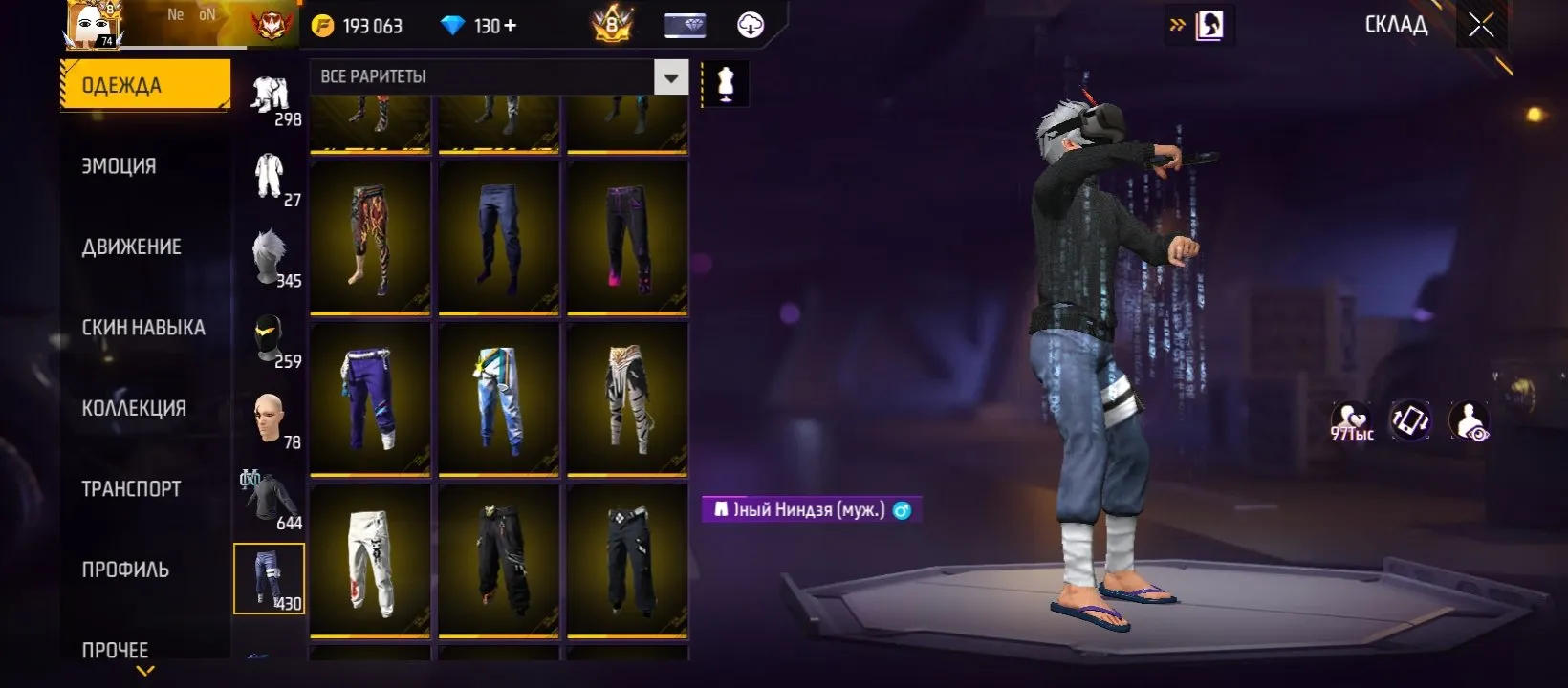Open the pants category showing 298 items
Image resolution: width=1568 pixels, height=688 pixels.
click(x=269, y=96)
